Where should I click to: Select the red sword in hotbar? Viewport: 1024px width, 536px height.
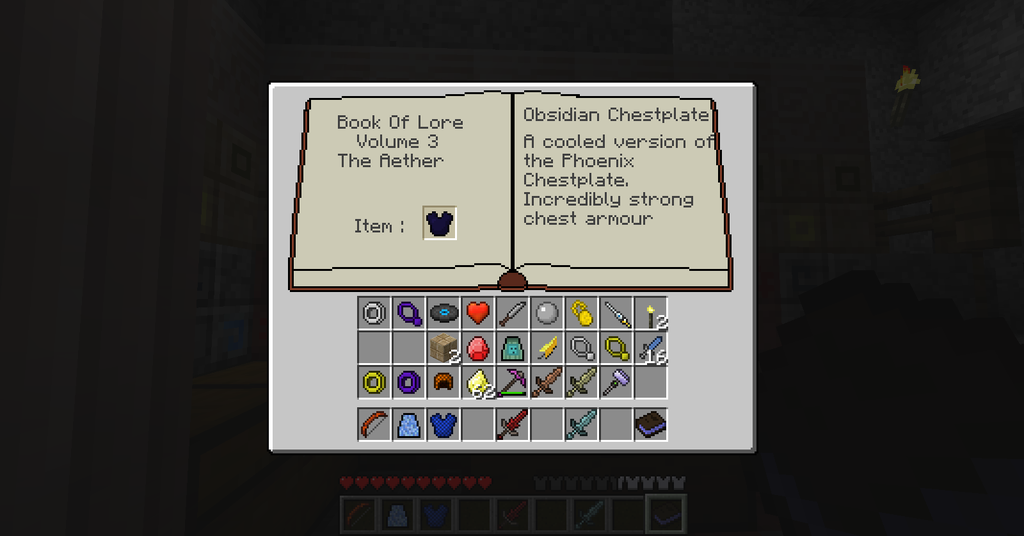click(512, 425)
